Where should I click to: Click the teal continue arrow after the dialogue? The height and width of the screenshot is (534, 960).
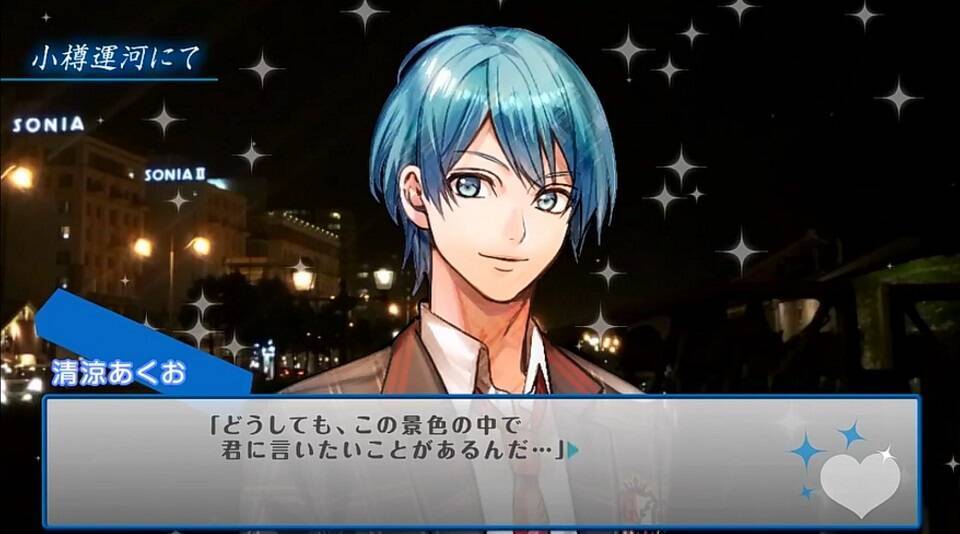573,451
